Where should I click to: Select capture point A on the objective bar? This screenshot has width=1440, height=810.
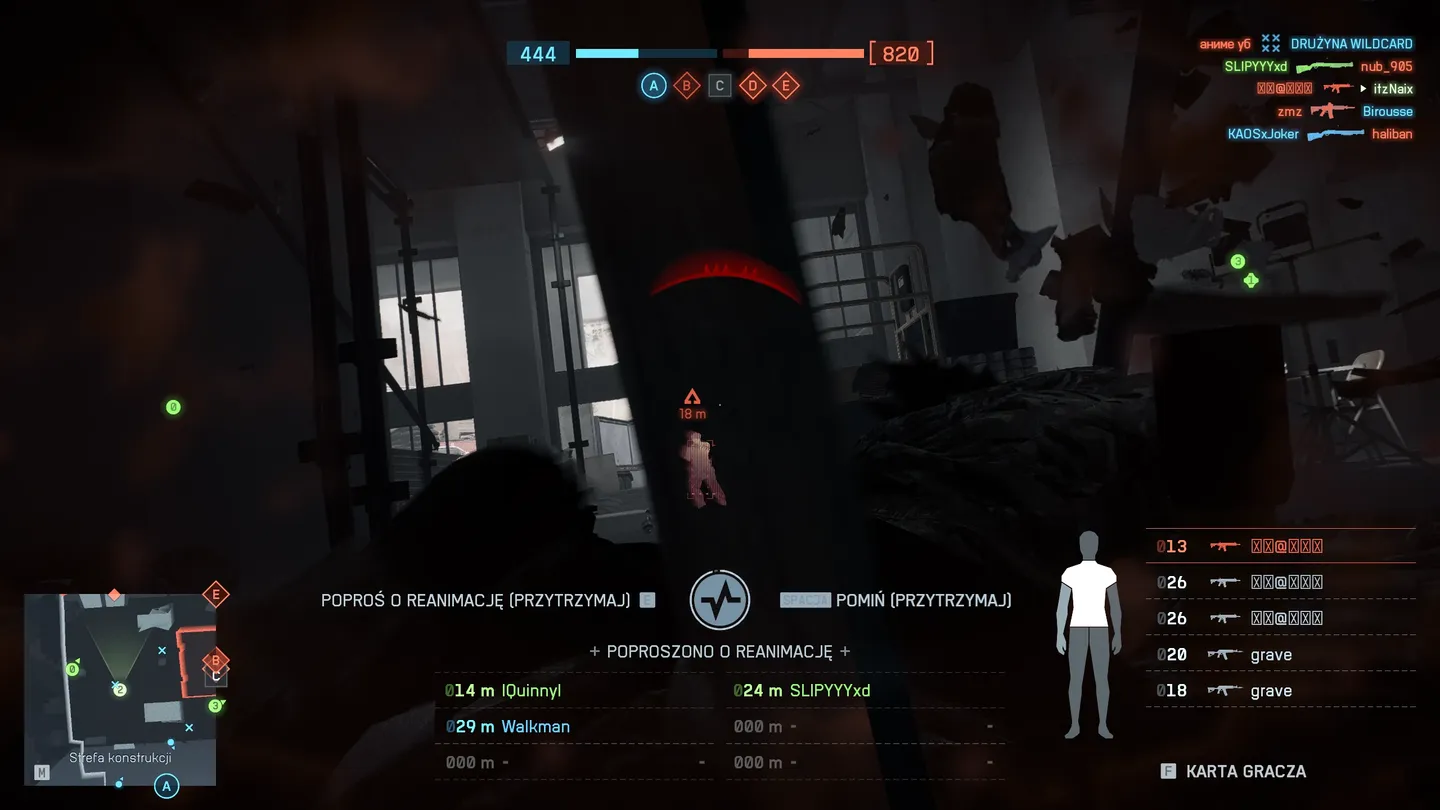653,86
